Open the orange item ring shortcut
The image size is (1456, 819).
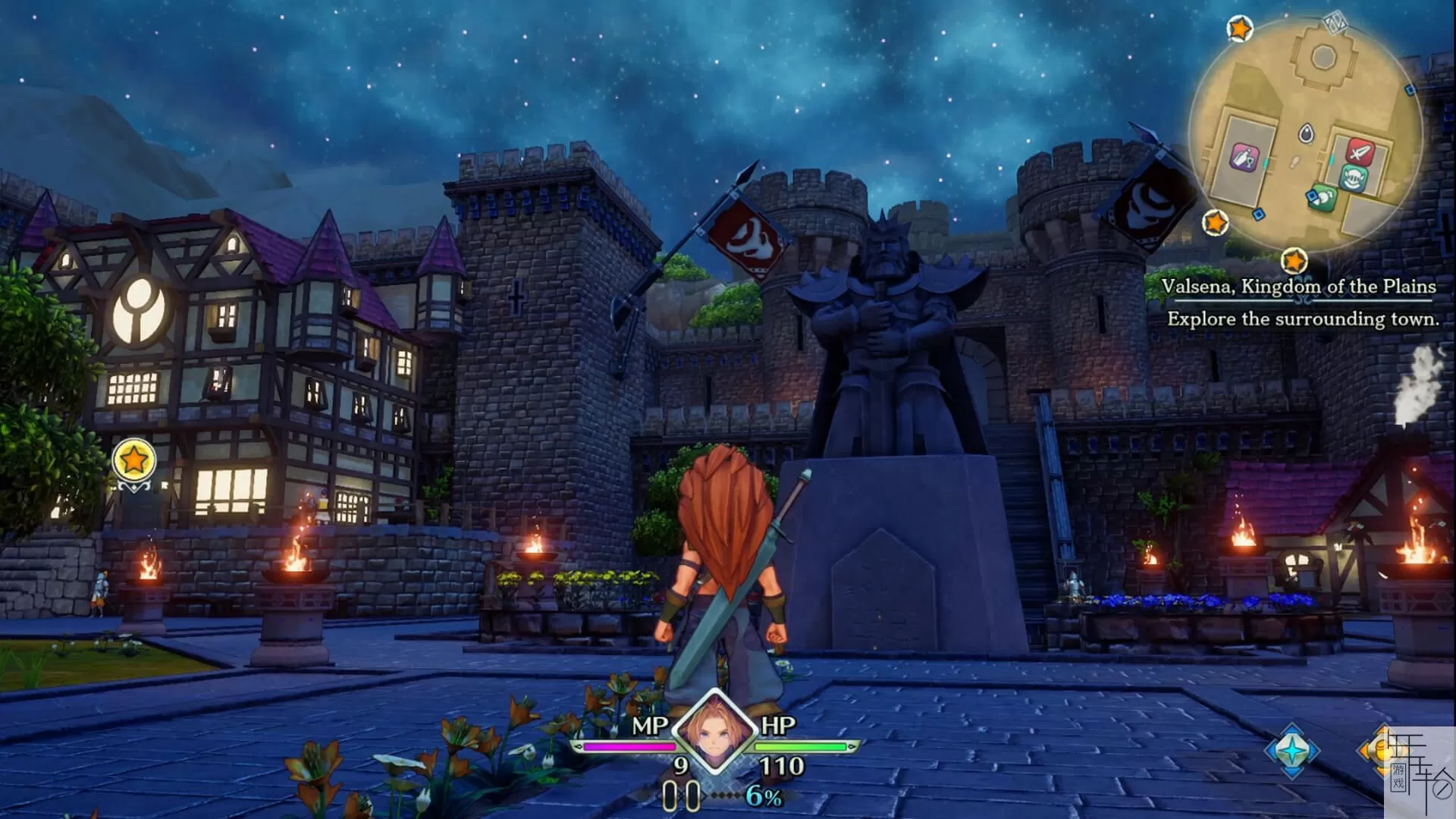1373,750
